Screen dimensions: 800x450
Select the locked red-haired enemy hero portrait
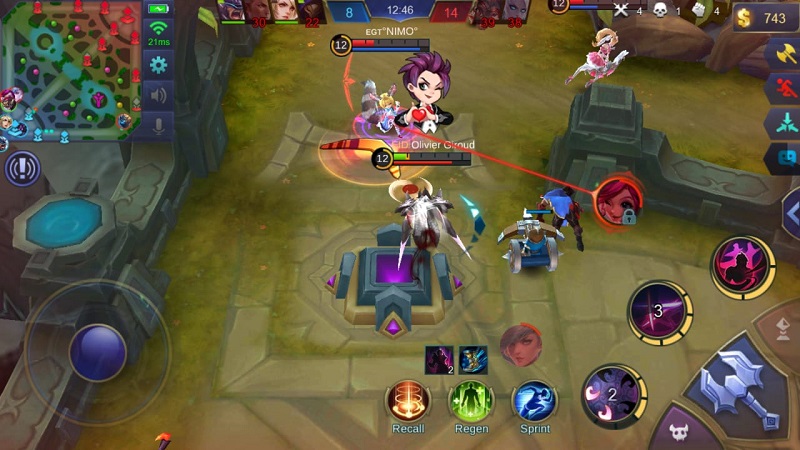tap(617, 200)
